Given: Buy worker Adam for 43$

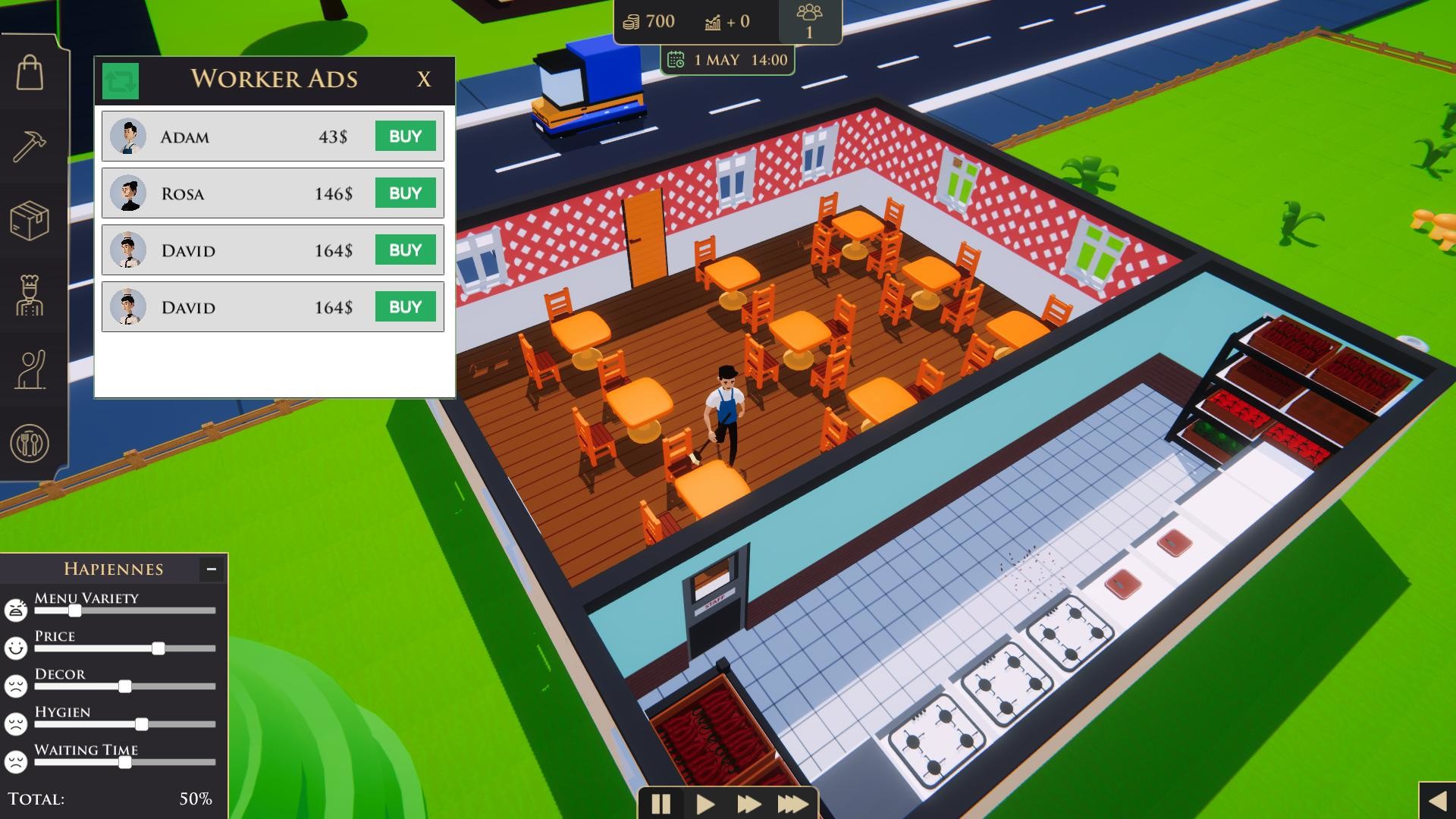Looking at the screenshot, I should (406, 136).
